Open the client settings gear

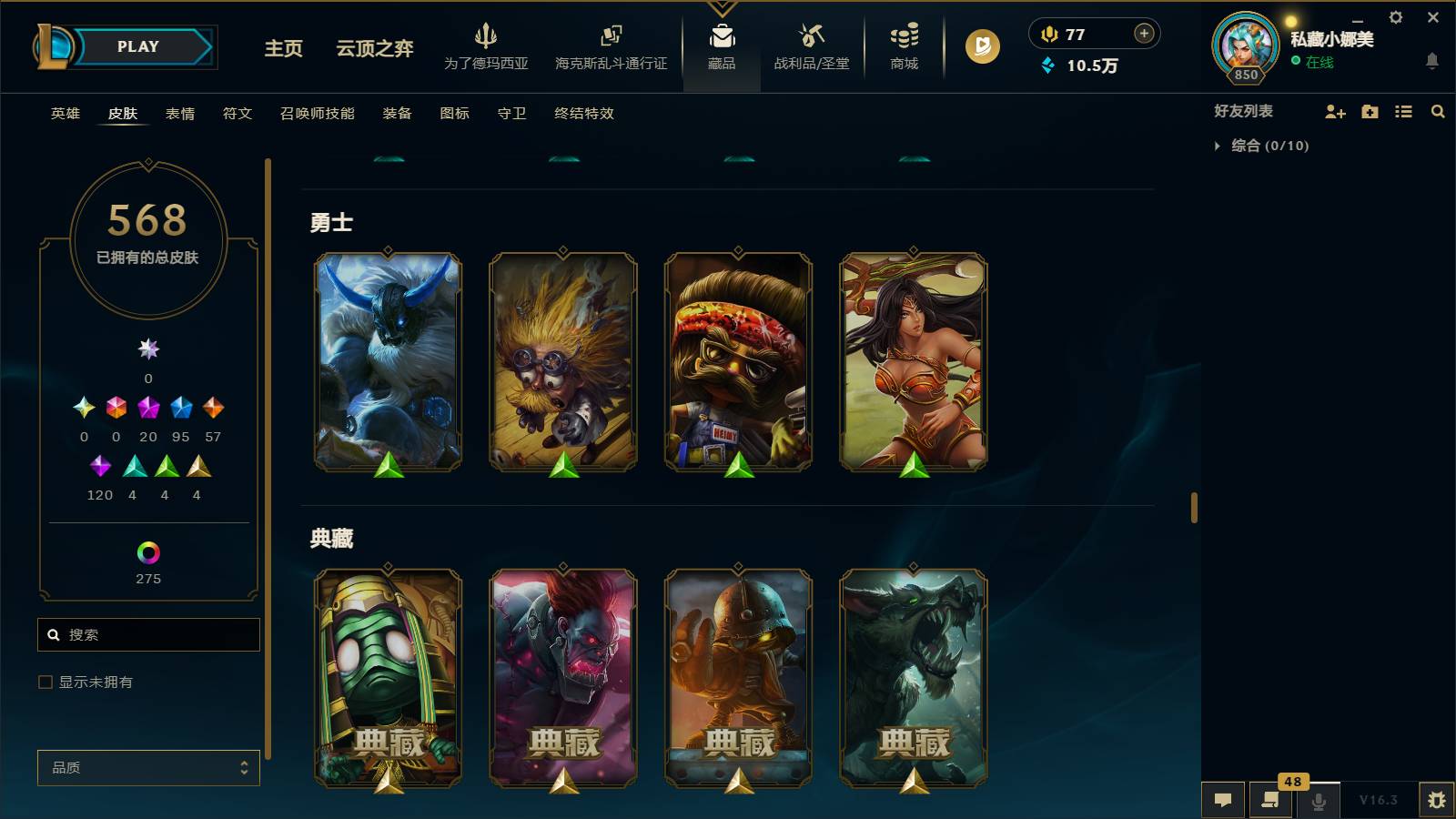tap(1395, 17)
